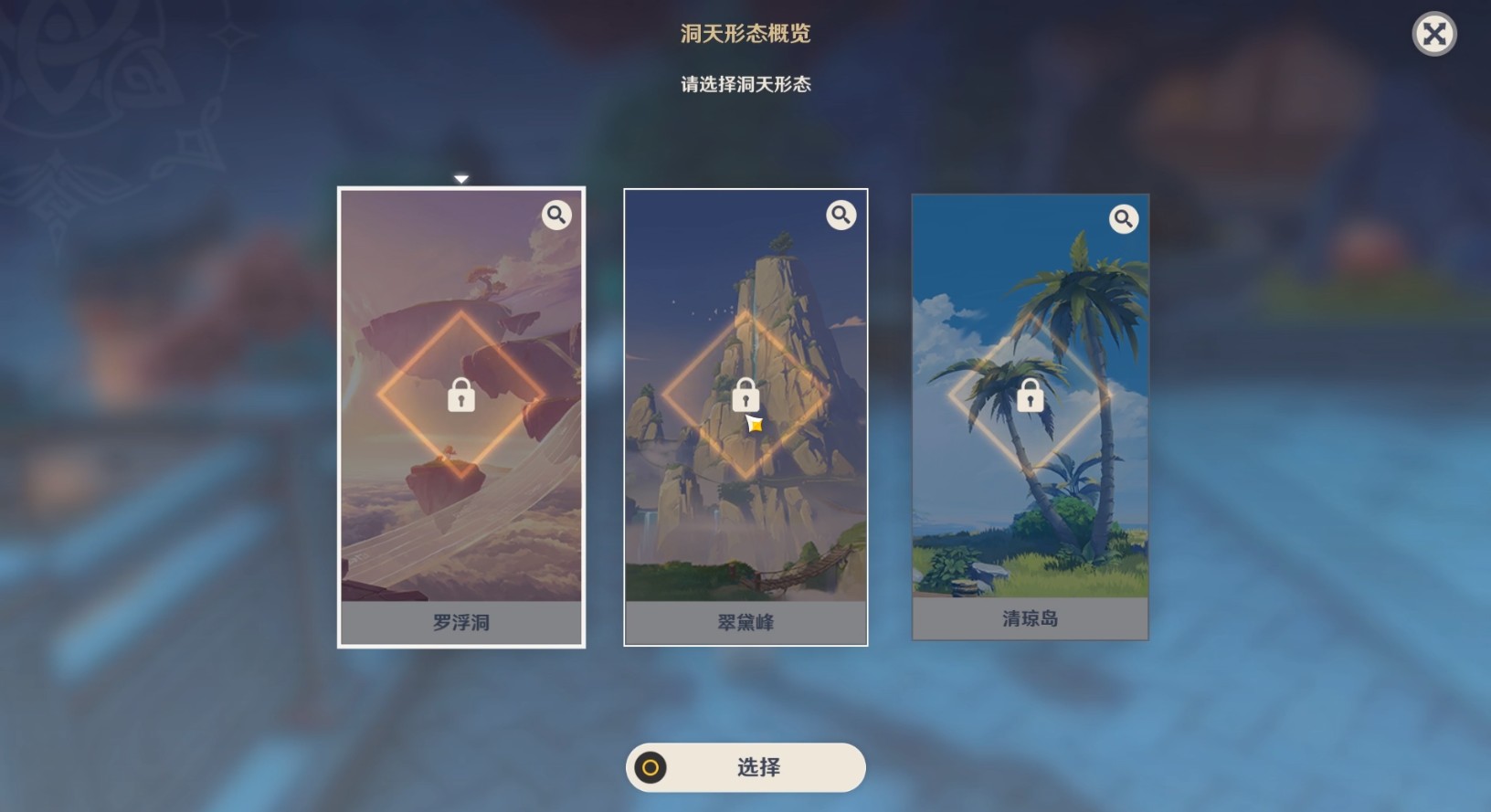
Task: Click the 请选择洞天形态 prompt text
Action: coord(745,84)
